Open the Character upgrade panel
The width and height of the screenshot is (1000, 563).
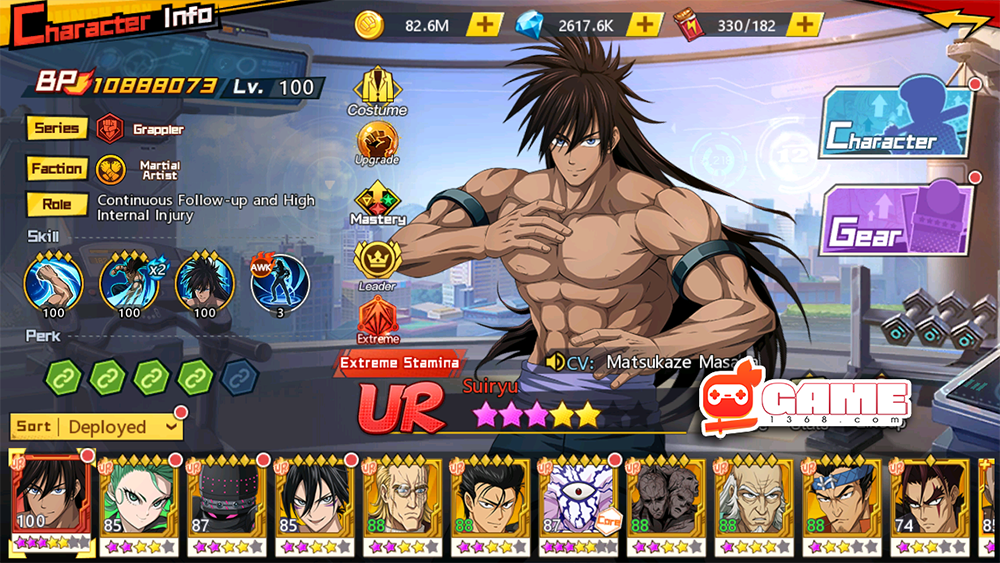[897, 123]
